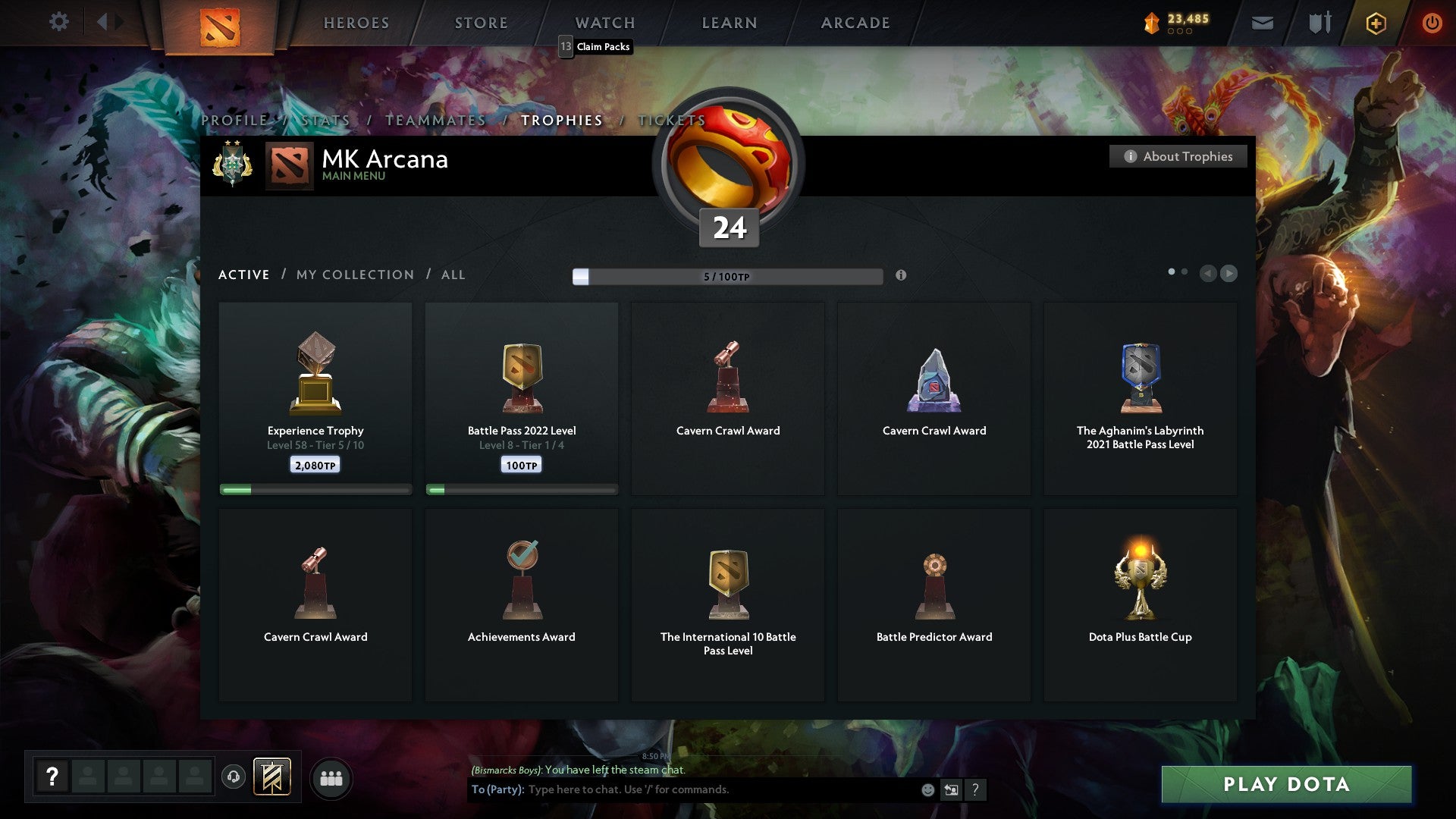Click the left pagination arrow near trophy pages

[1210, 273]
